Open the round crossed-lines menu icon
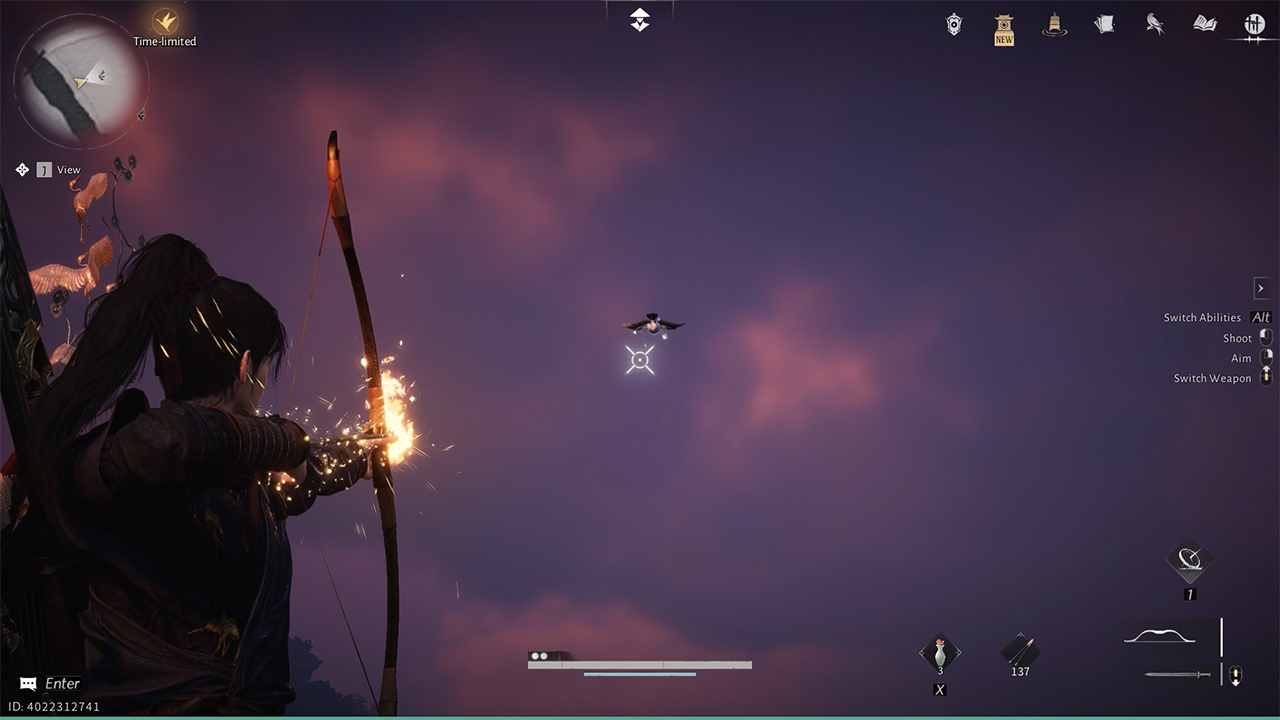This screenshot has width=1280, height=720. coord(1254,25)
